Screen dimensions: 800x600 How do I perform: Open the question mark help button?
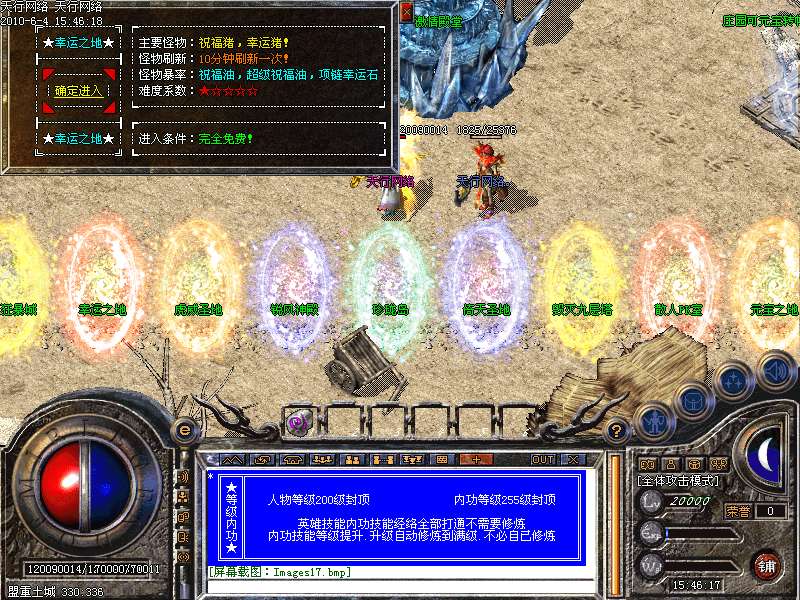617,432
